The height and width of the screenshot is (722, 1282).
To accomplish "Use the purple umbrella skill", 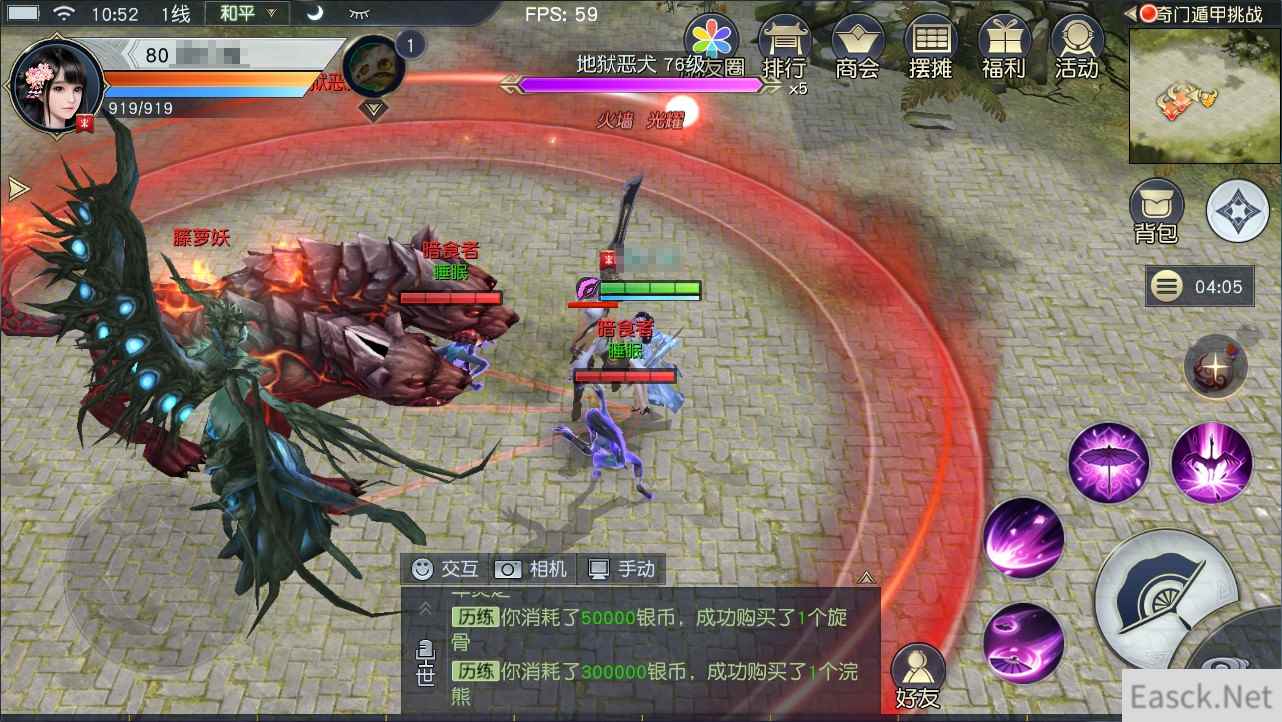I will 1108,462.
